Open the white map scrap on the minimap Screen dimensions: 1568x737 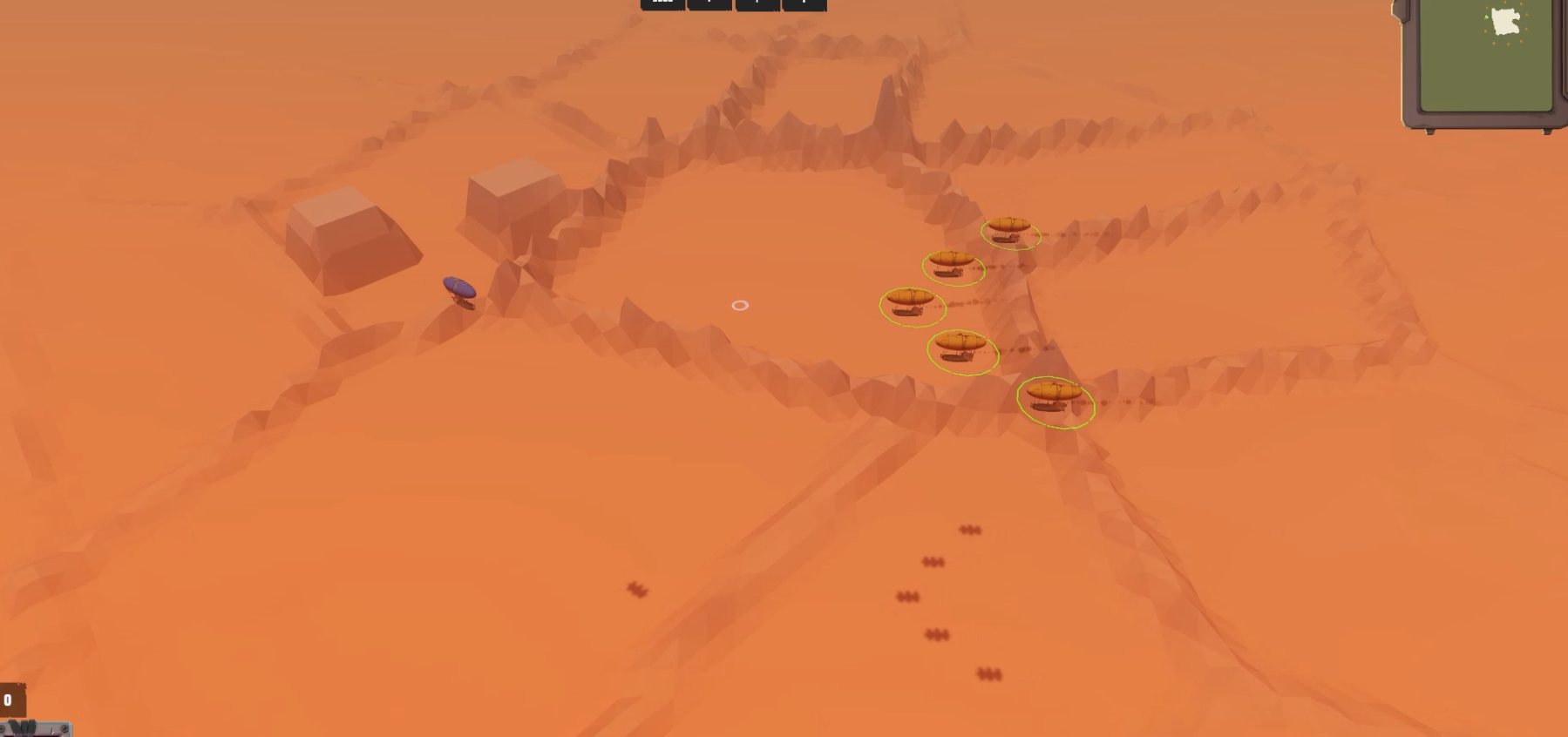[x=1505, y=21]
